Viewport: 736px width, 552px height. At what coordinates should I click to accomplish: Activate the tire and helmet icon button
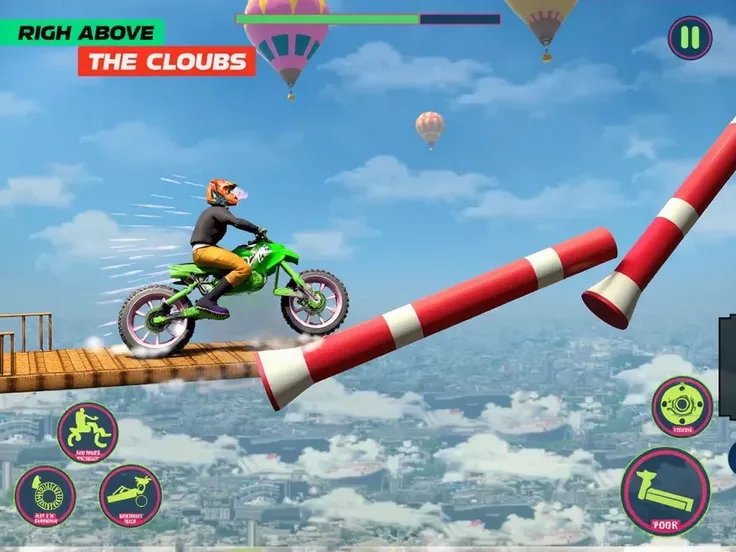point(45,494)
